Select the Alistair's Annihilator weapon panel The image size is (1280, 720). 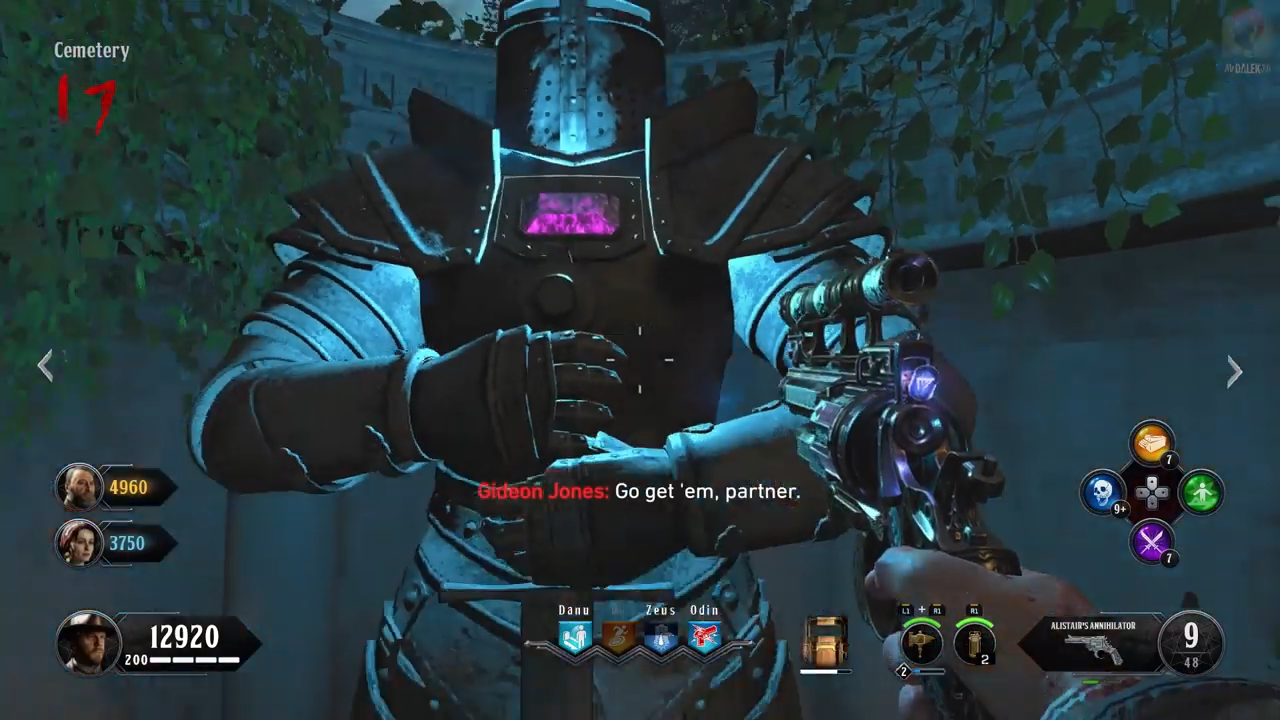pos(1092,642)
